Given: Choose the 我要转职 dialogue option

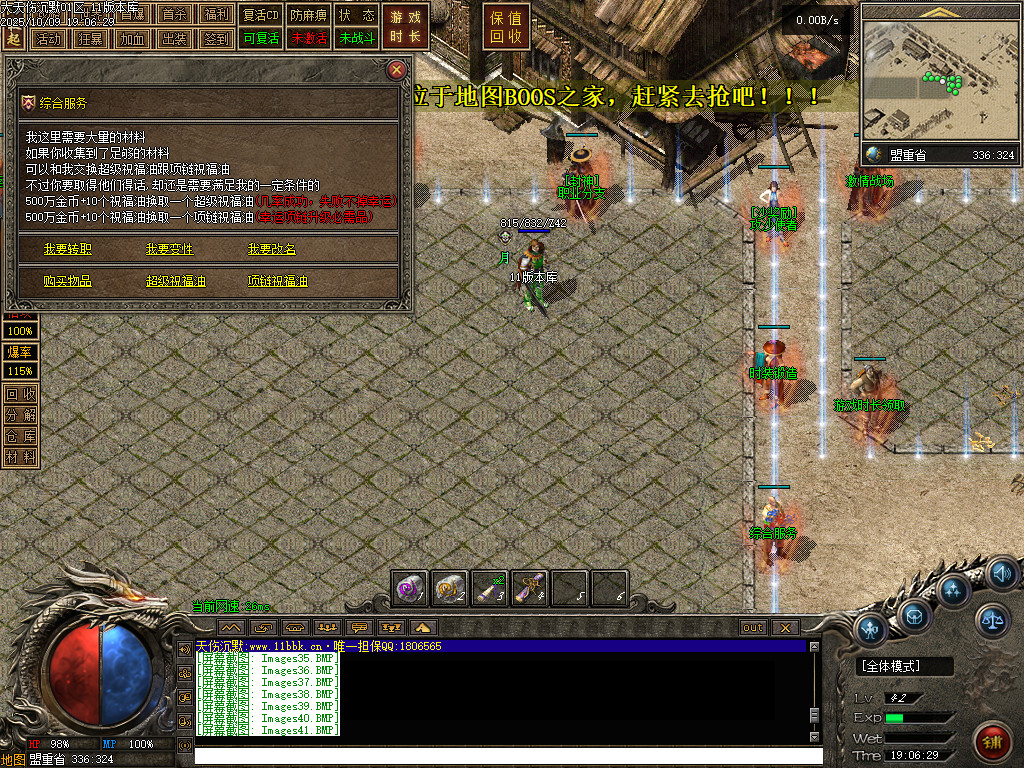Looking at the screenshot, I should pos(68,249).
